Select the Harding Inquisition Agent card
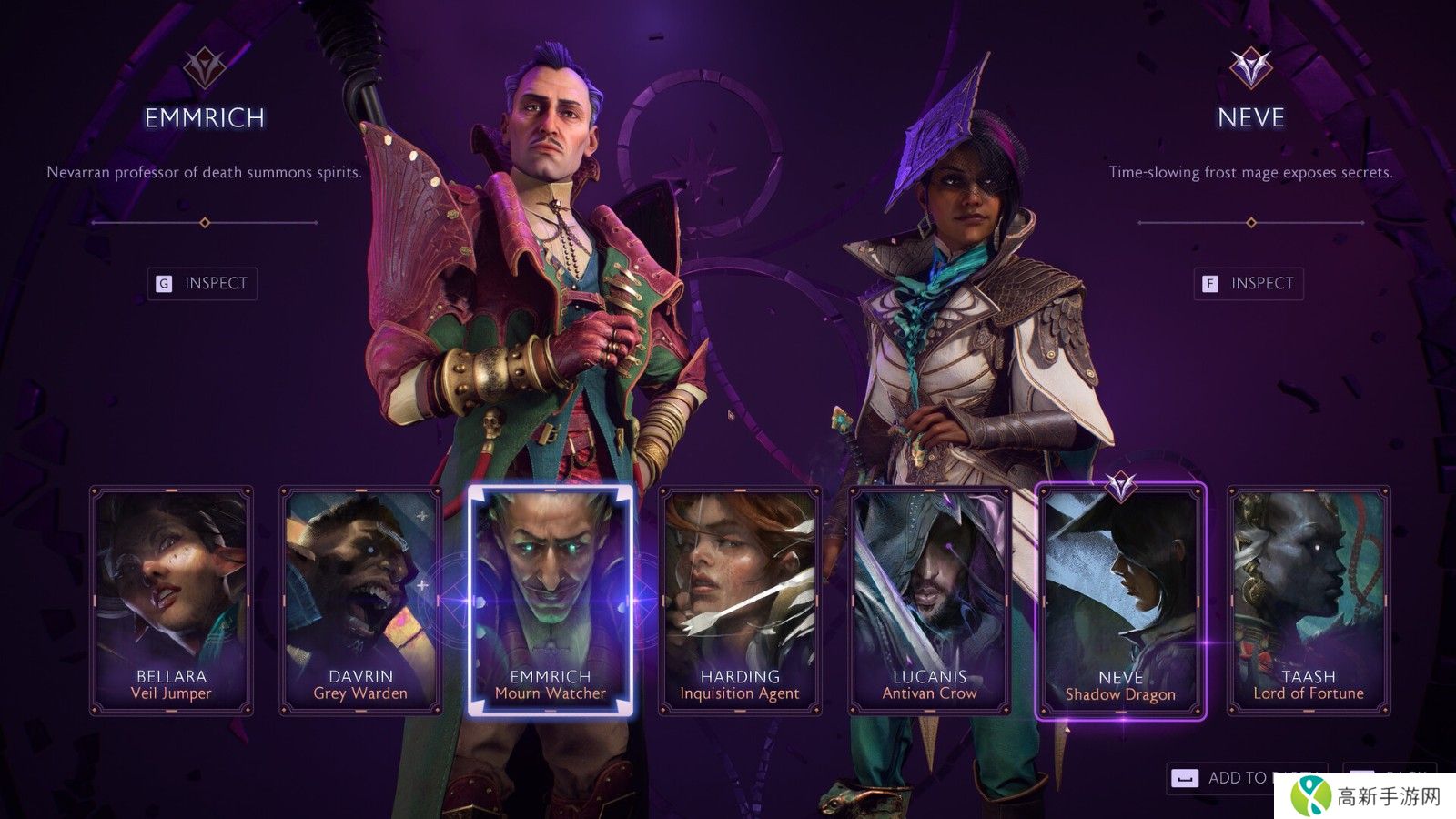 pyautogui.click(x=740, y=601)
